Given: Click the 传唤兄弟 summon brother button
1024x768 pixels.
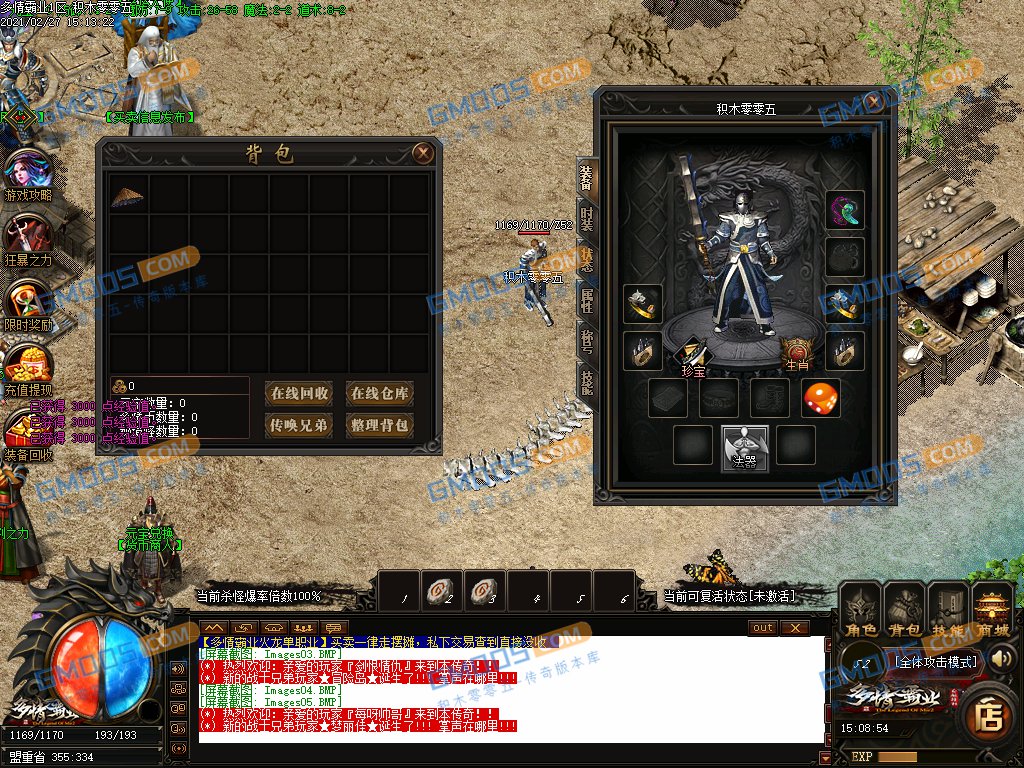Looking at the screenshot, I should (x=300, y=425).
